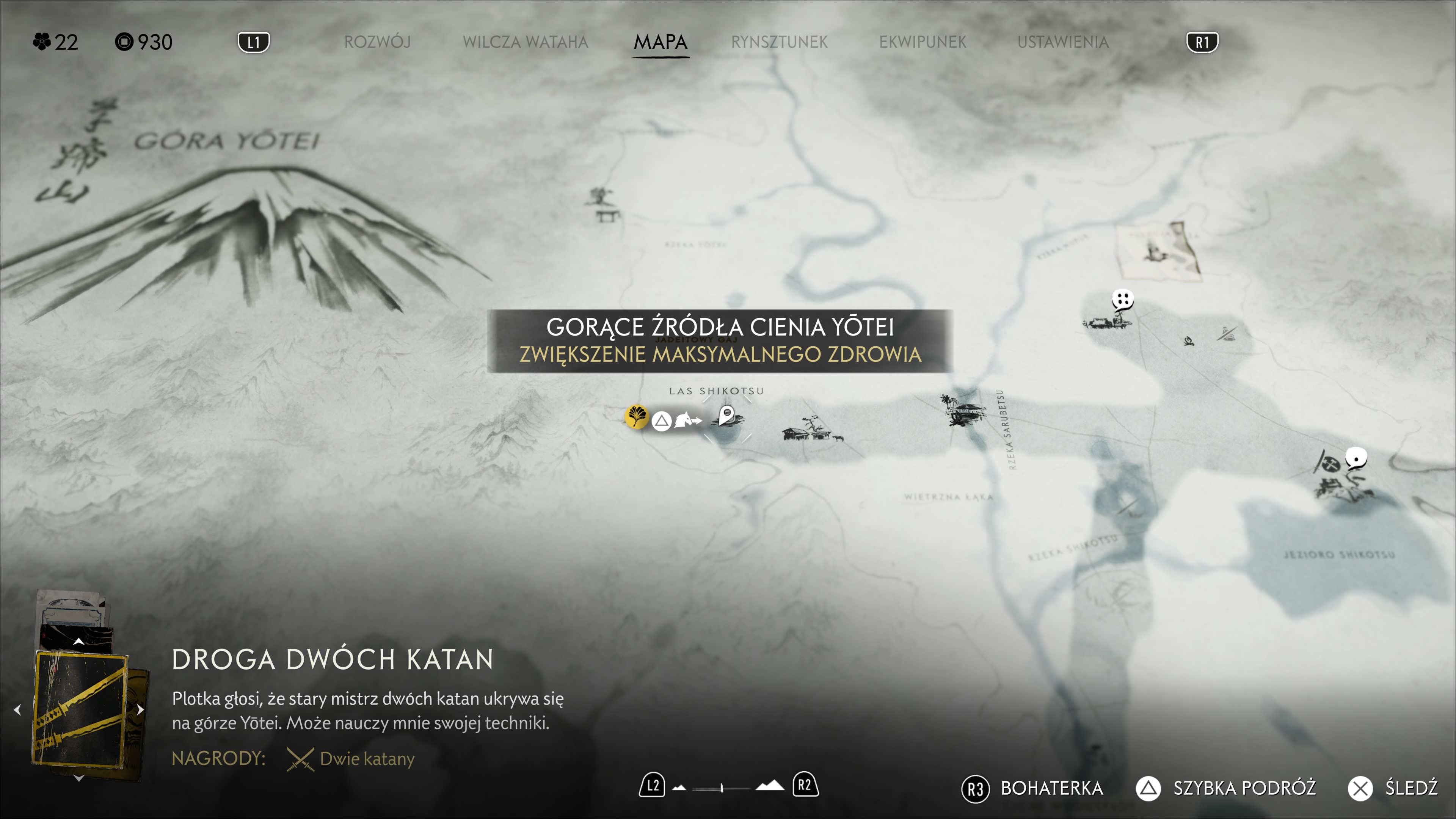Screen dimensions: 1456x819
Task: Open the EKWIPUNEK tab
Action: point(923,42)
